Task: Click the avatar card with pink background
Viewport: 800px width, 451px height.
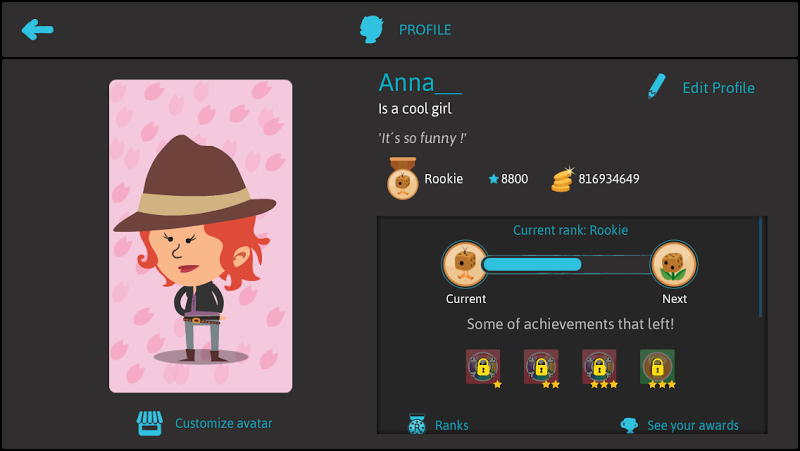Action: [x=200, y=236]
